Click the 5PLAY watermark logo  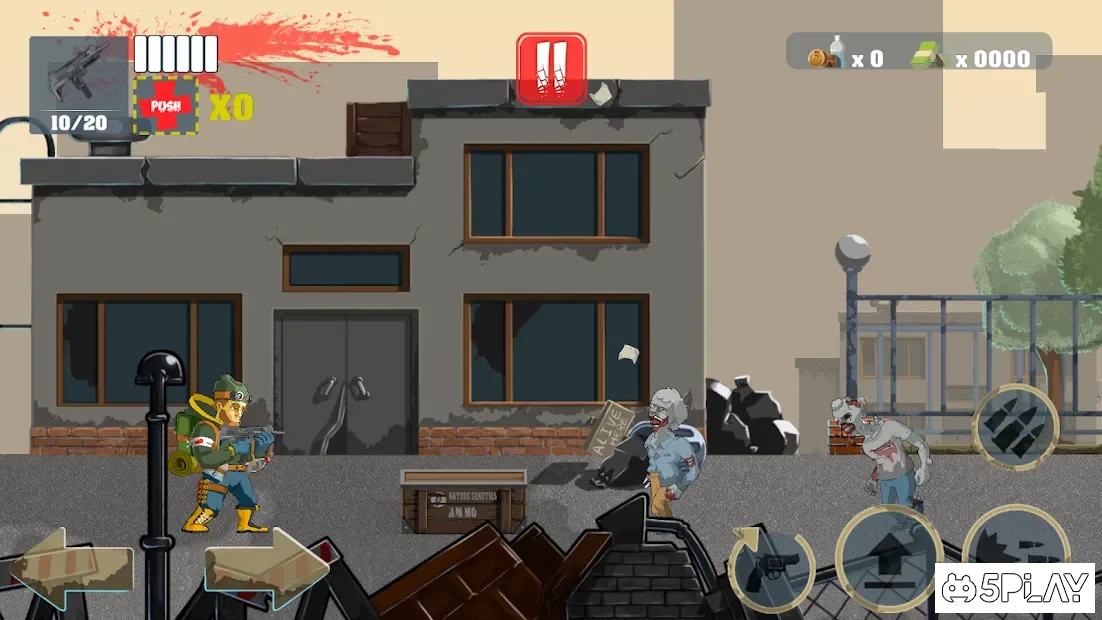pos(1017,589)
